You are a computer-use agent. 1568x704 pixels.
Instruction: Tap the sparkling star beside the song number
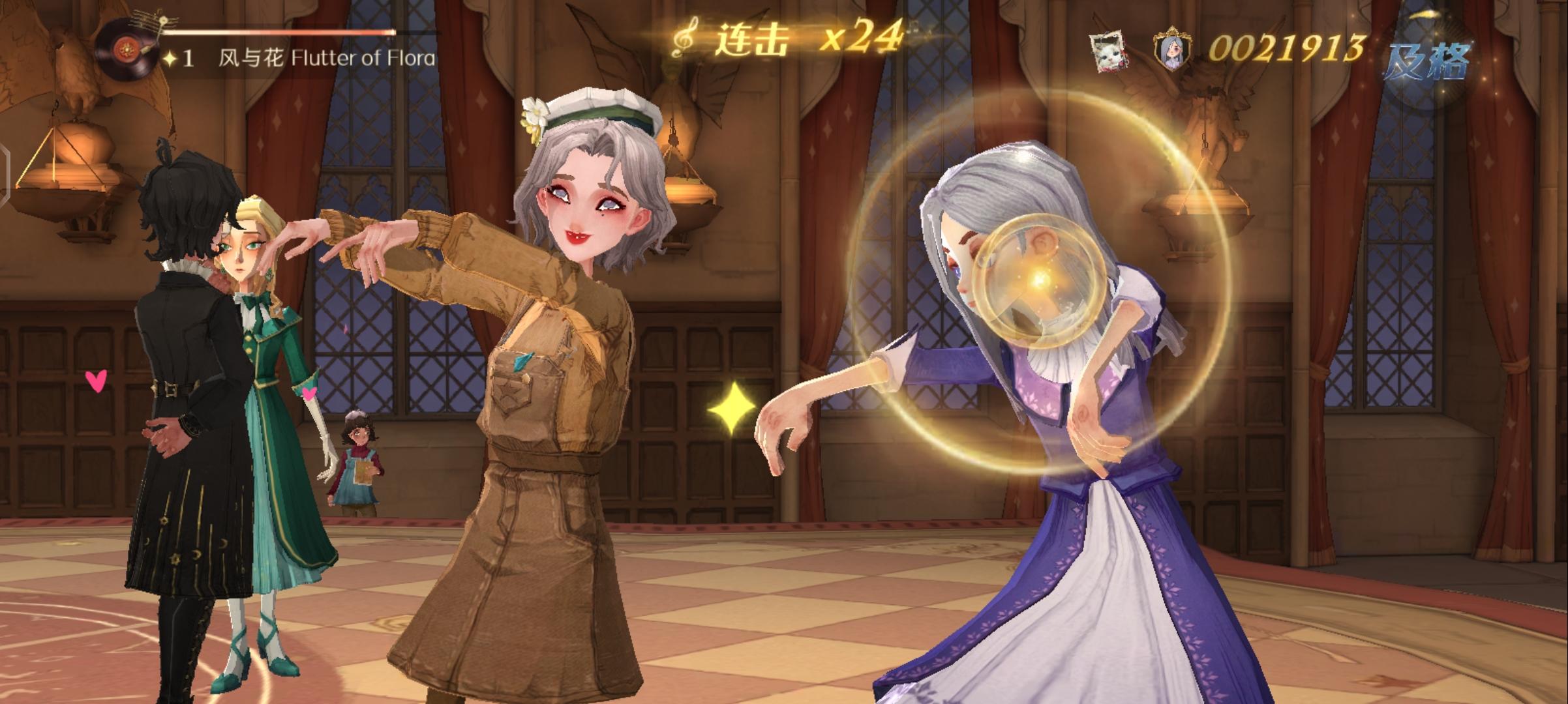[171, 57]
